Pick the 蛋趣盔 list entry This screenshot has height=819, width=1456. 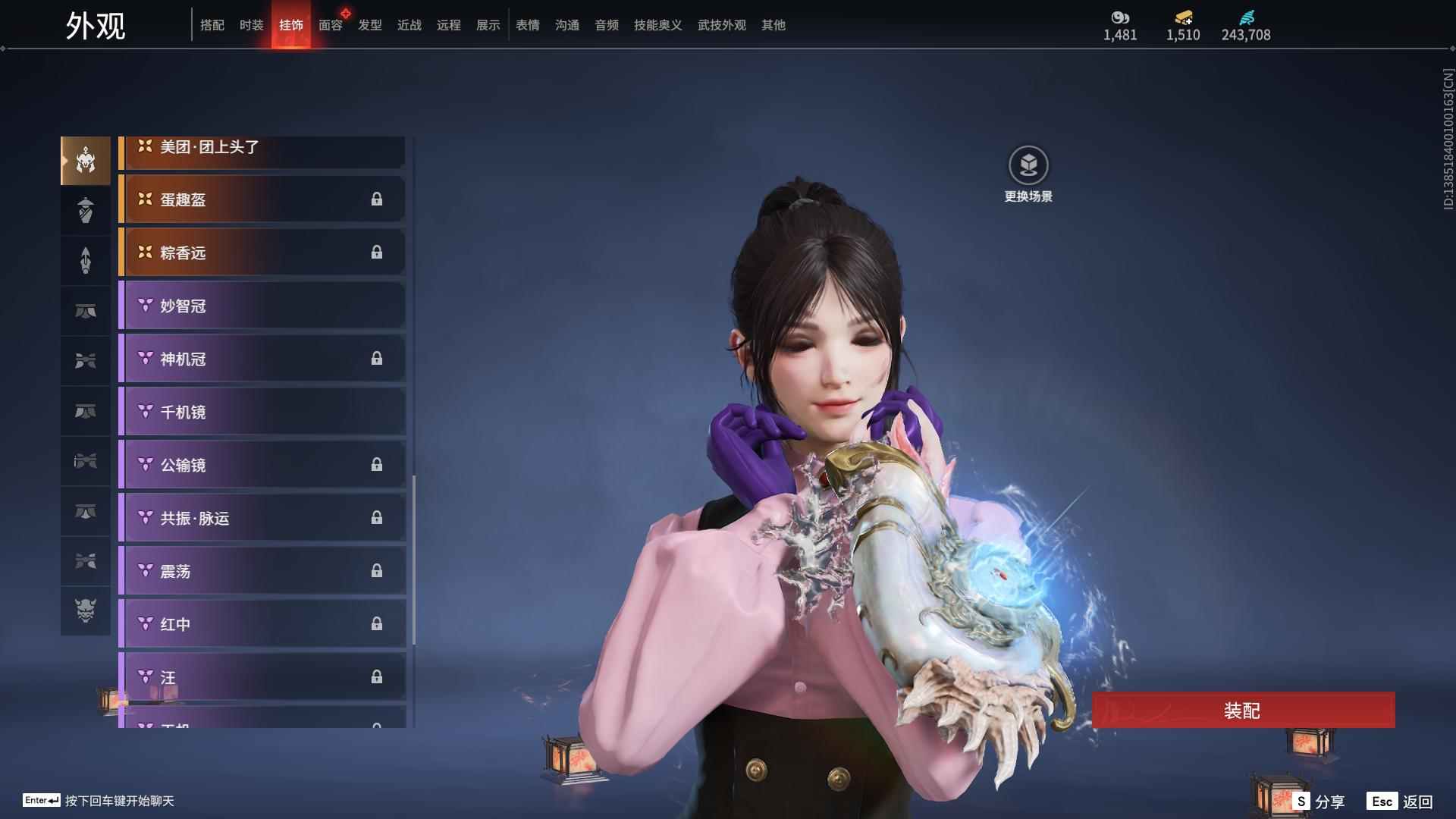point(262,199)
